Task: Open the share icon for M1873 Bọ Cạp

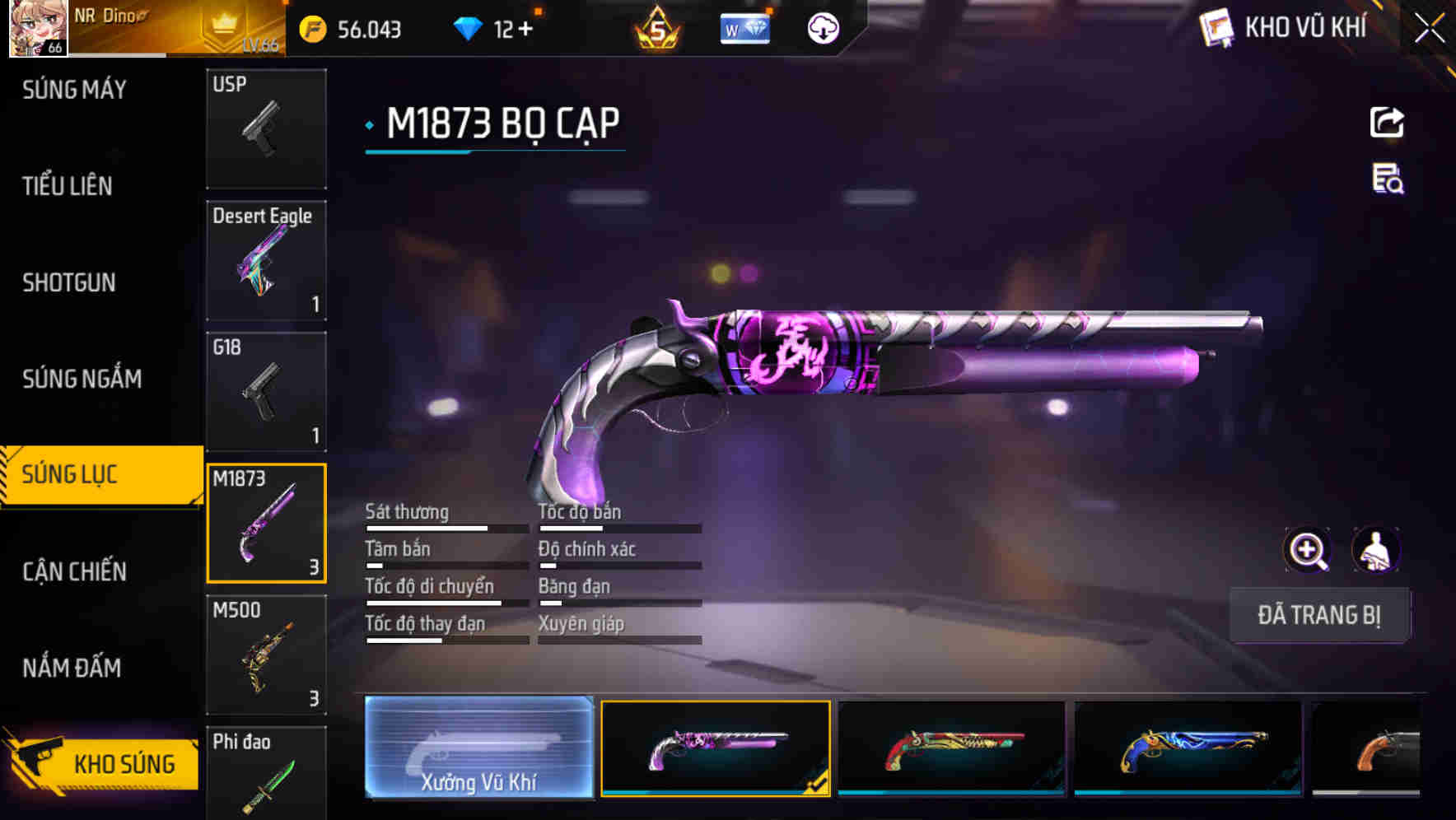Action: click(1387, 122)
